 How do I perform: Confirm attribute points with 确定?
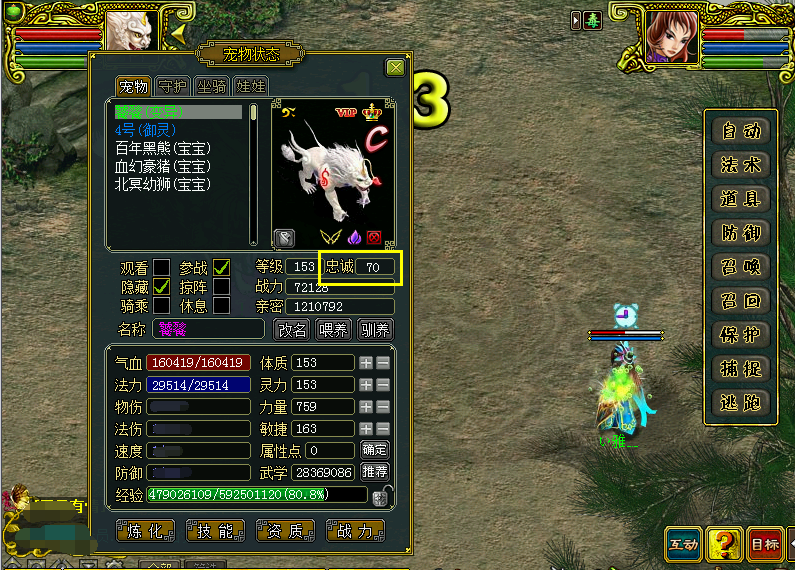pos(375,450)
